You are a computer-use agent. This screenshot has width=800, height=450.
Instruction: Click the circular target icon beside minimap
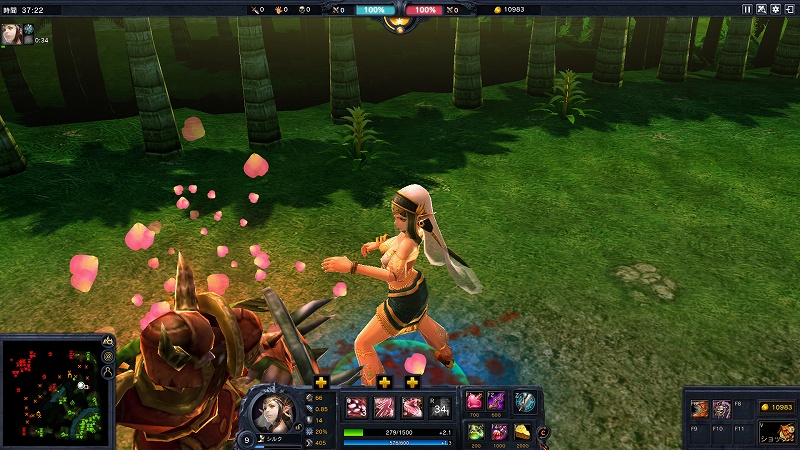coord(108,356)
